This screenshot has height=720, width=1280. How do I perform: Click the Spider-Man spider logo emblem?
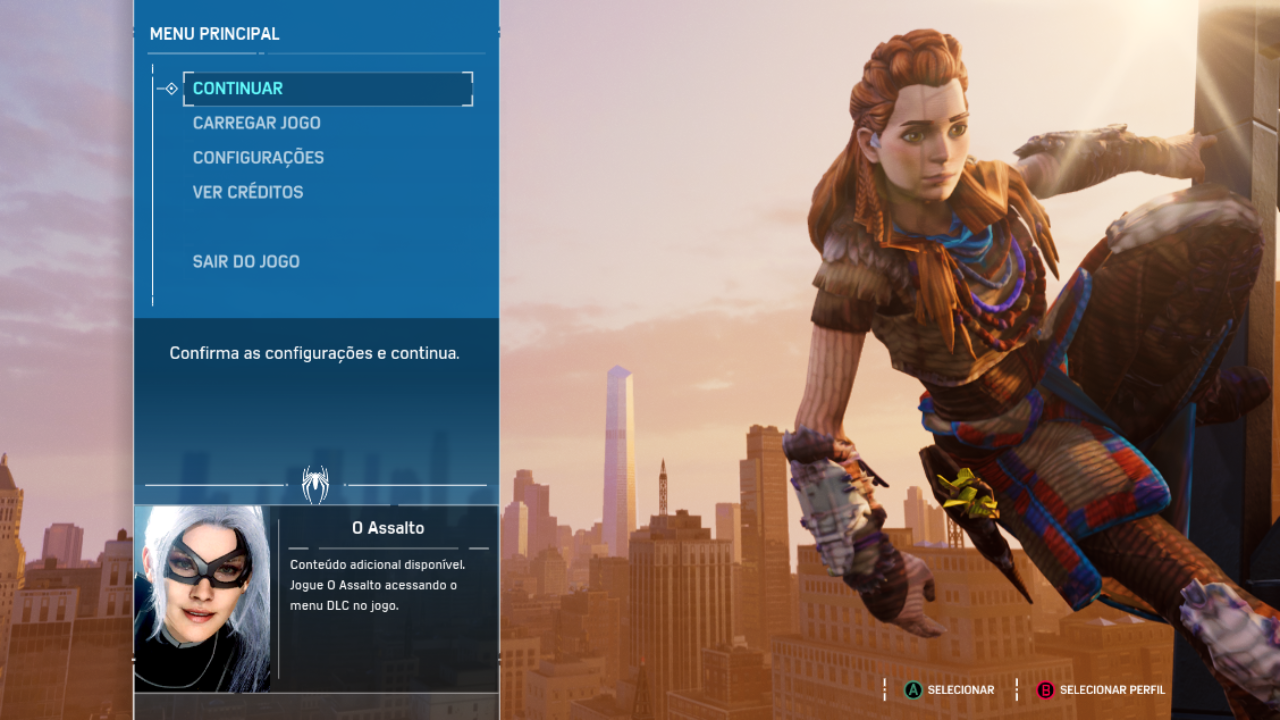[316, 484]
